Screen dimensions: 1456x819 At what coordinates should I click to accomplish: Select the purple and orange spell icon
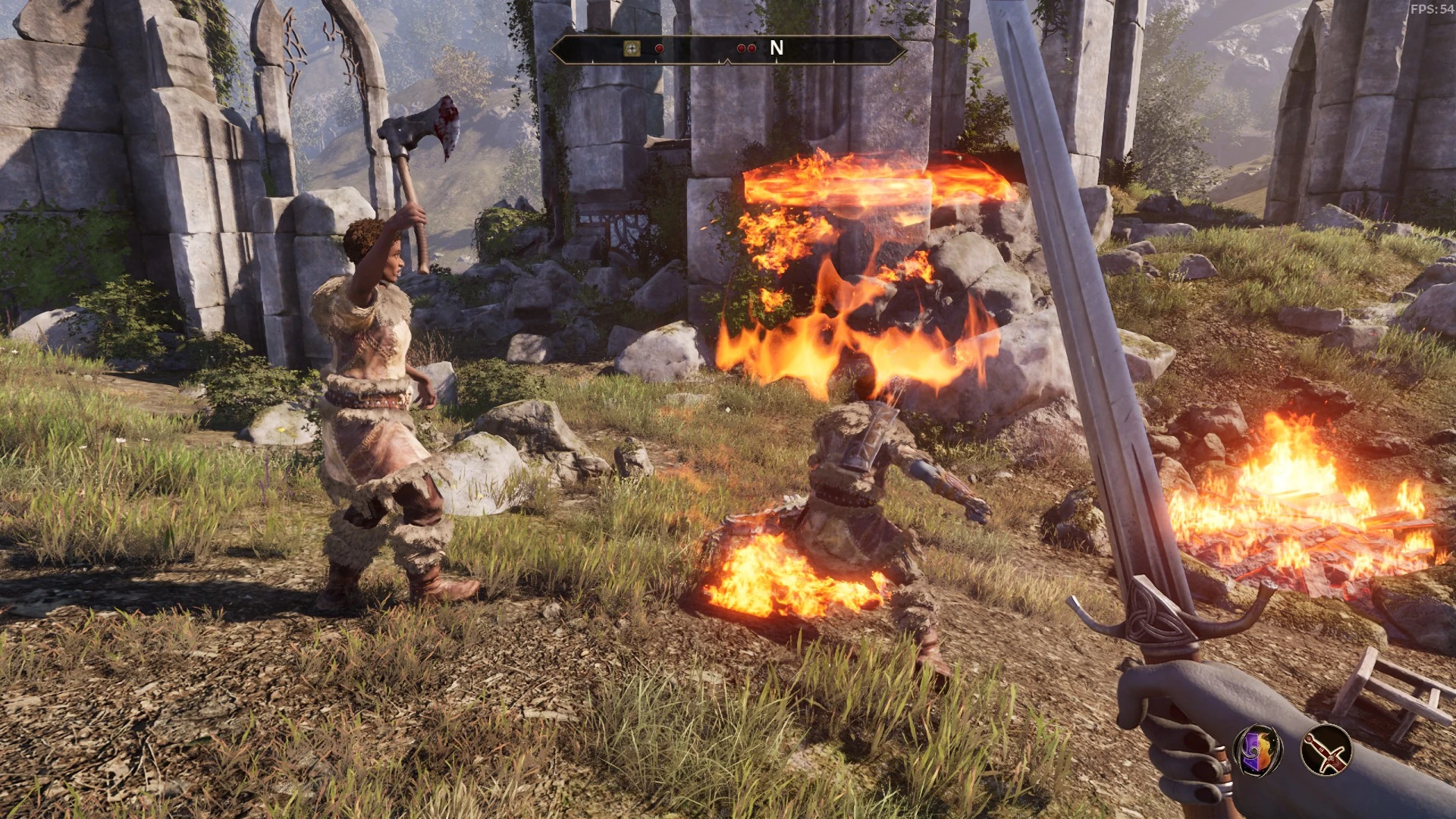1258,749
